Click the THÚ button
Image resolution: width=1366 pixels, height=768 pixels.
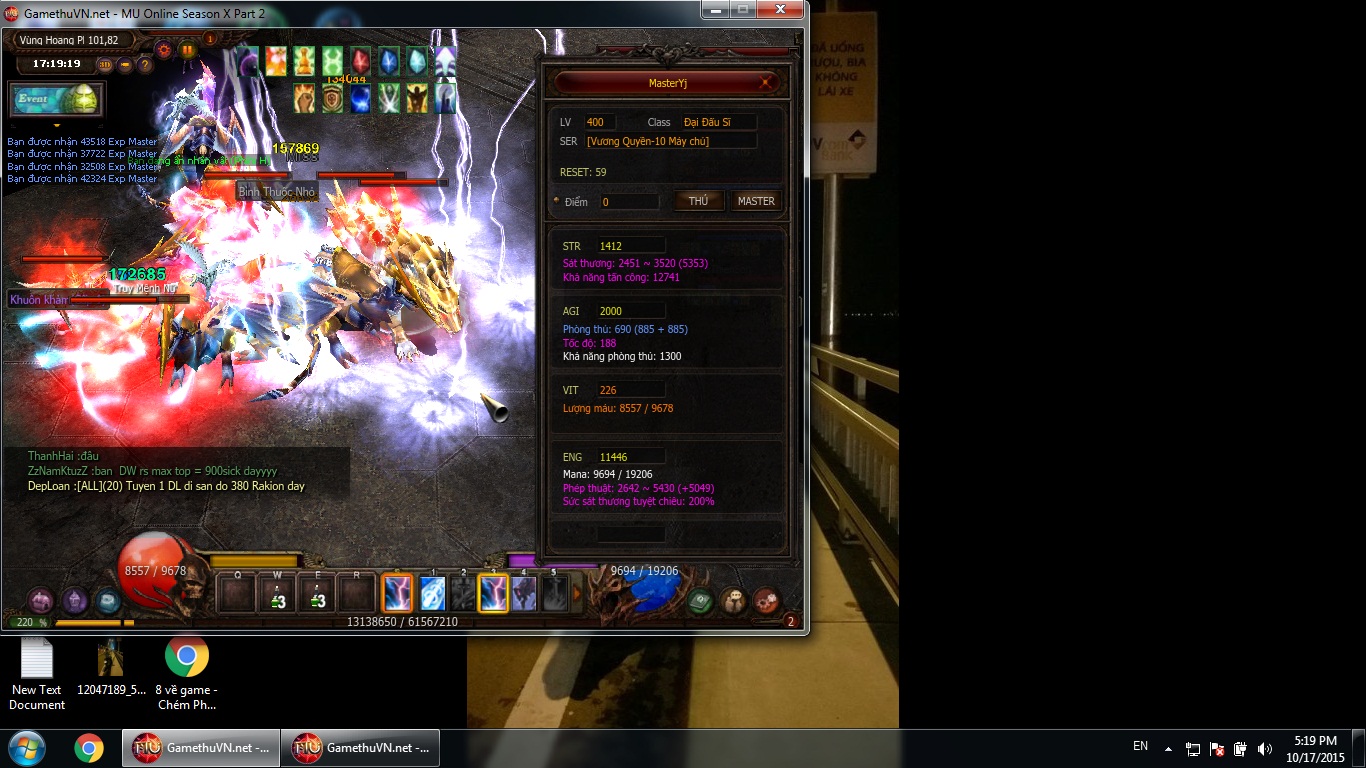(698, 201)
